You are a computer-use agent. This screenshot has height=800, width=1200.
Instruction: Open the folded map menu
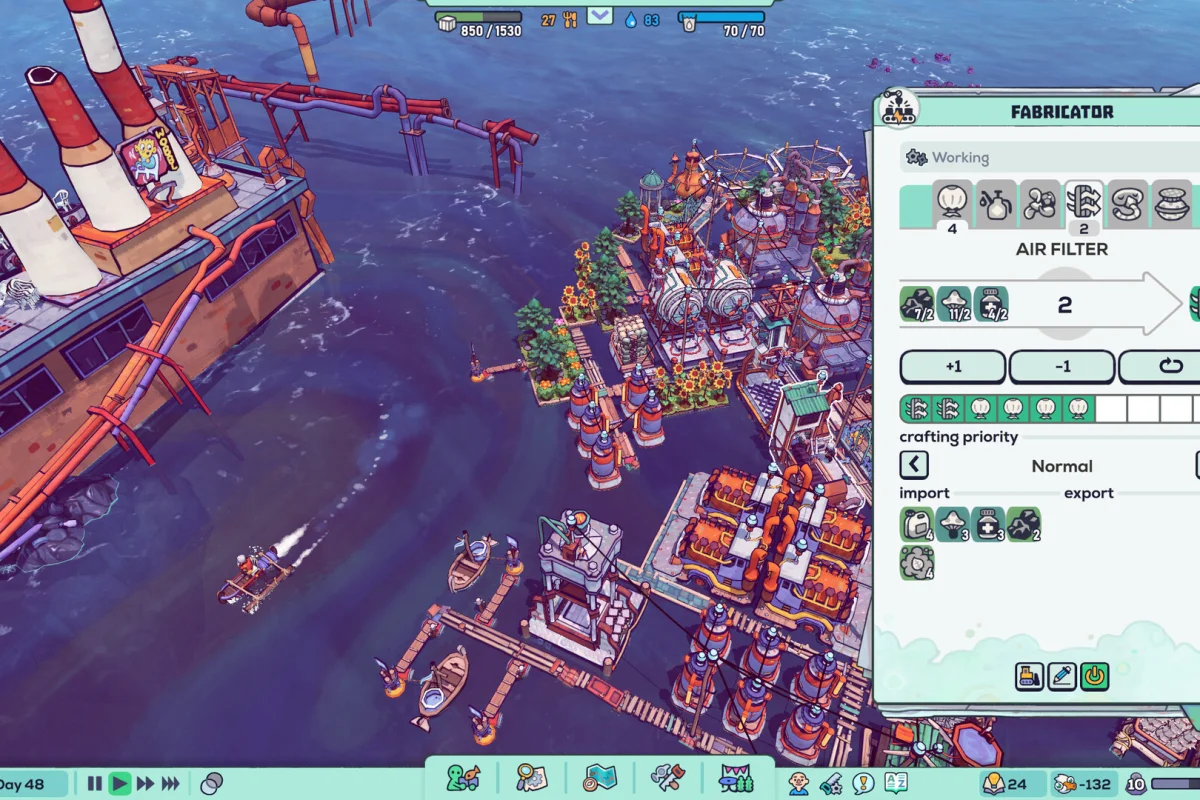(x=600, y=778)
